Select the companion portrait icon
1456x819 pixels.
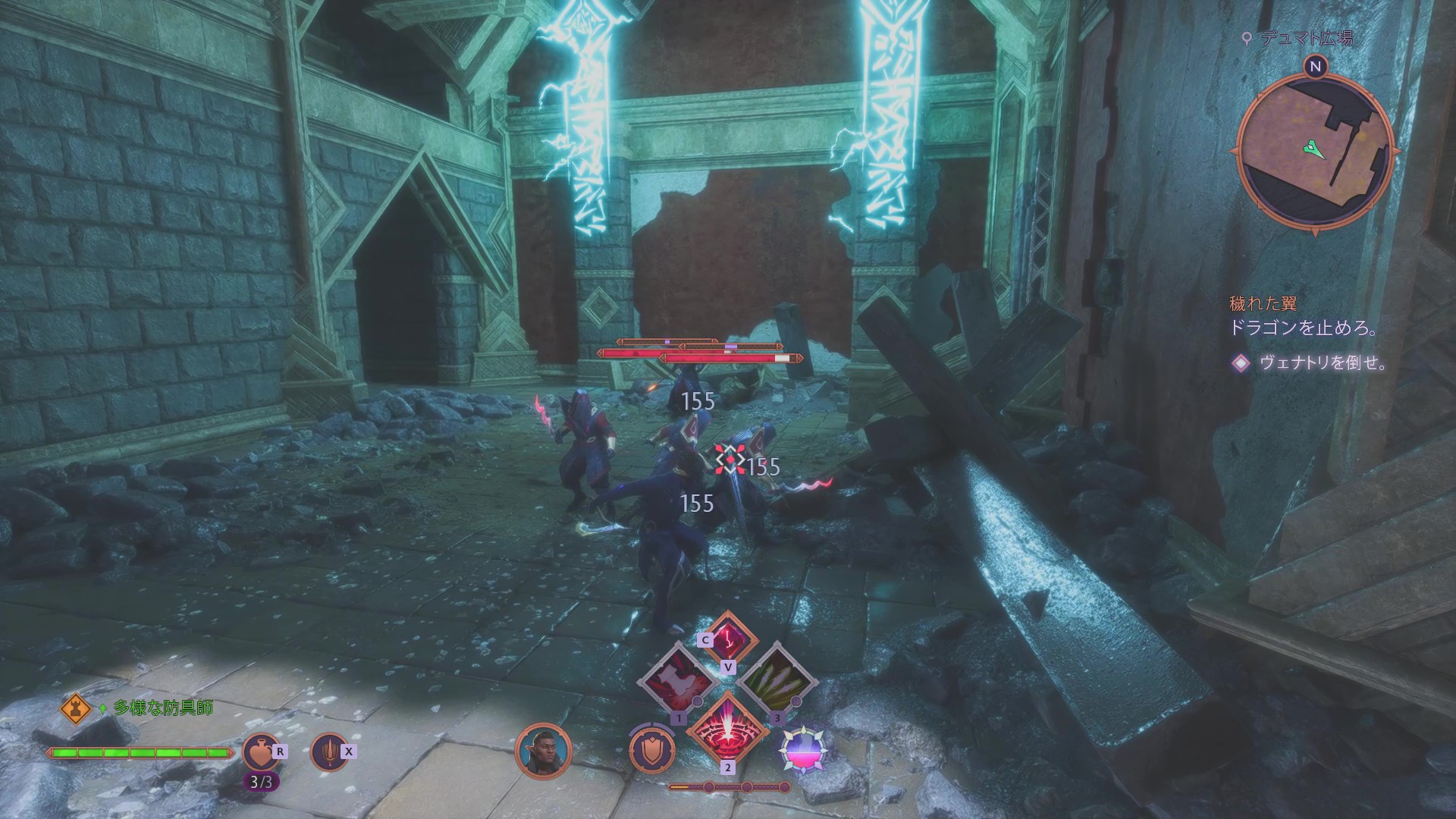coord(543,752)
